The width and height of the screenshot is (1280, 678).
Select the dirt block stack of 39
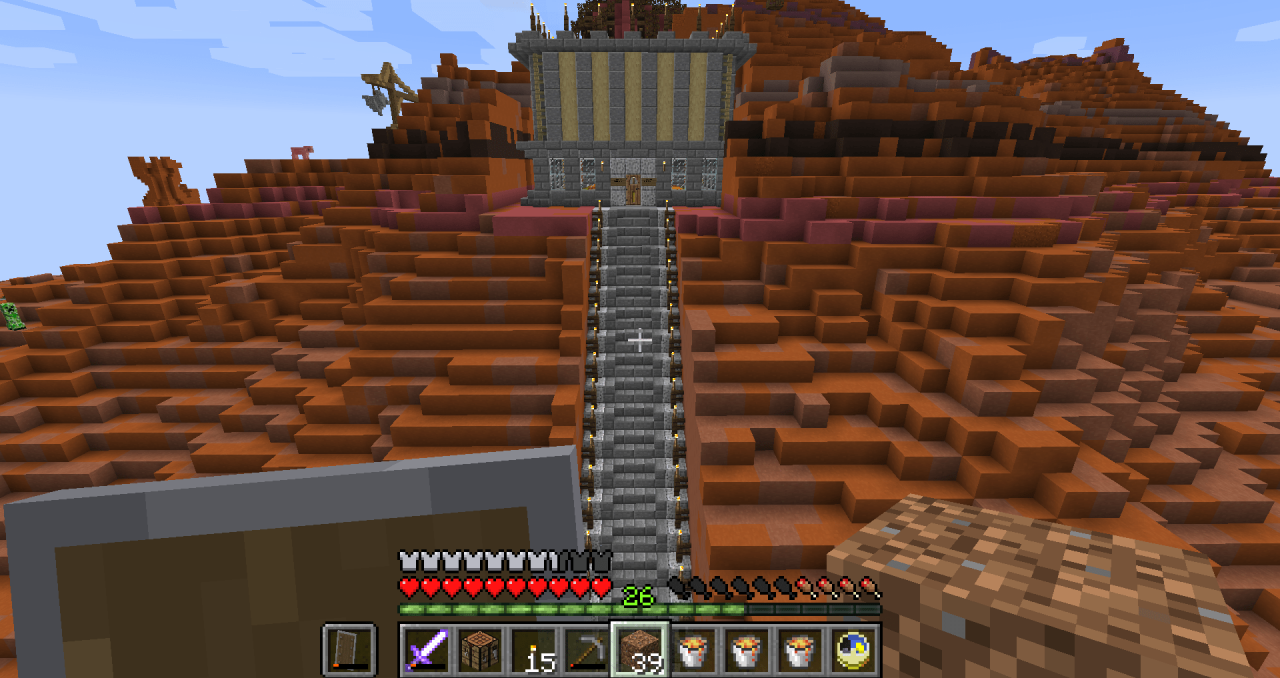point(640,650)
